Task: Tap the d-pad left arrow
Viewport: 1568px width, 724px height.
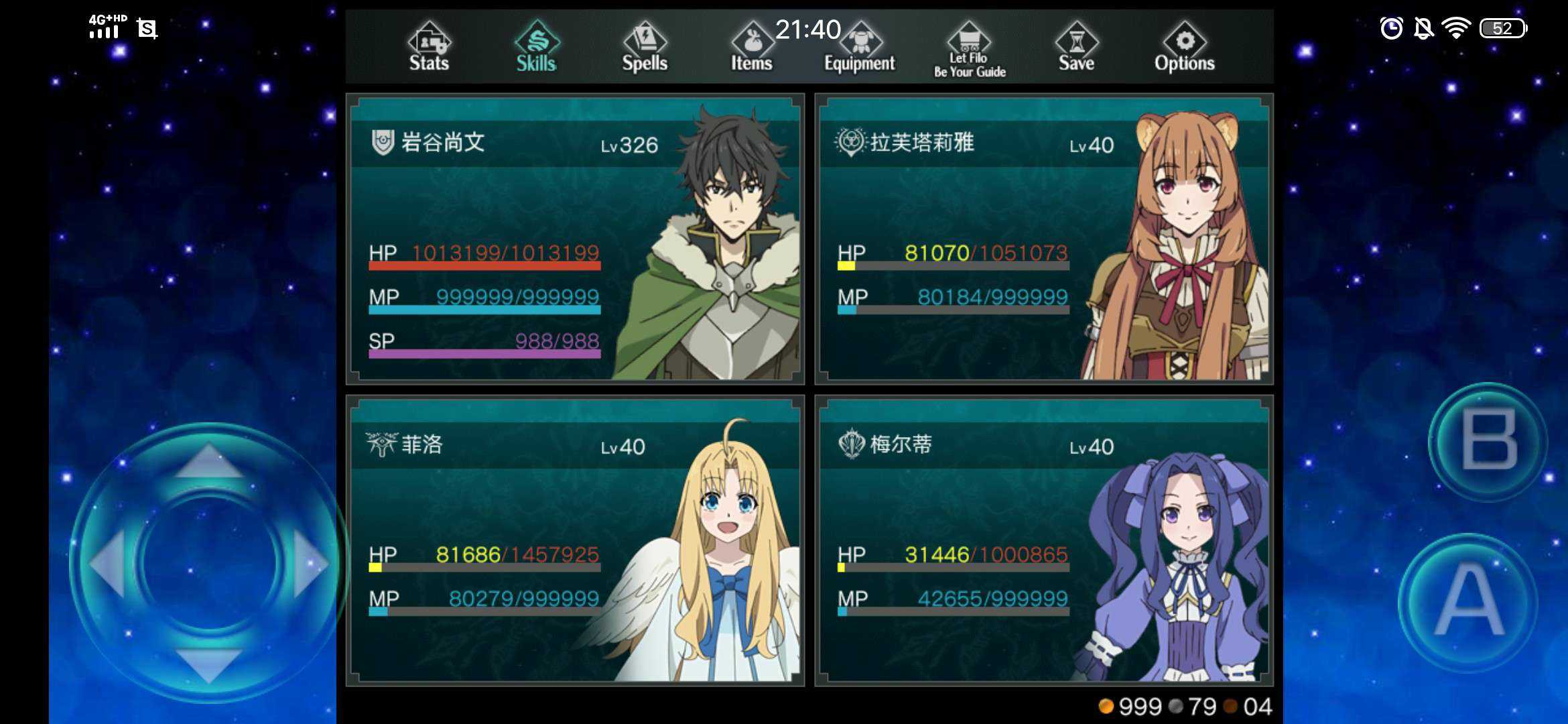Action: (107, 563)
